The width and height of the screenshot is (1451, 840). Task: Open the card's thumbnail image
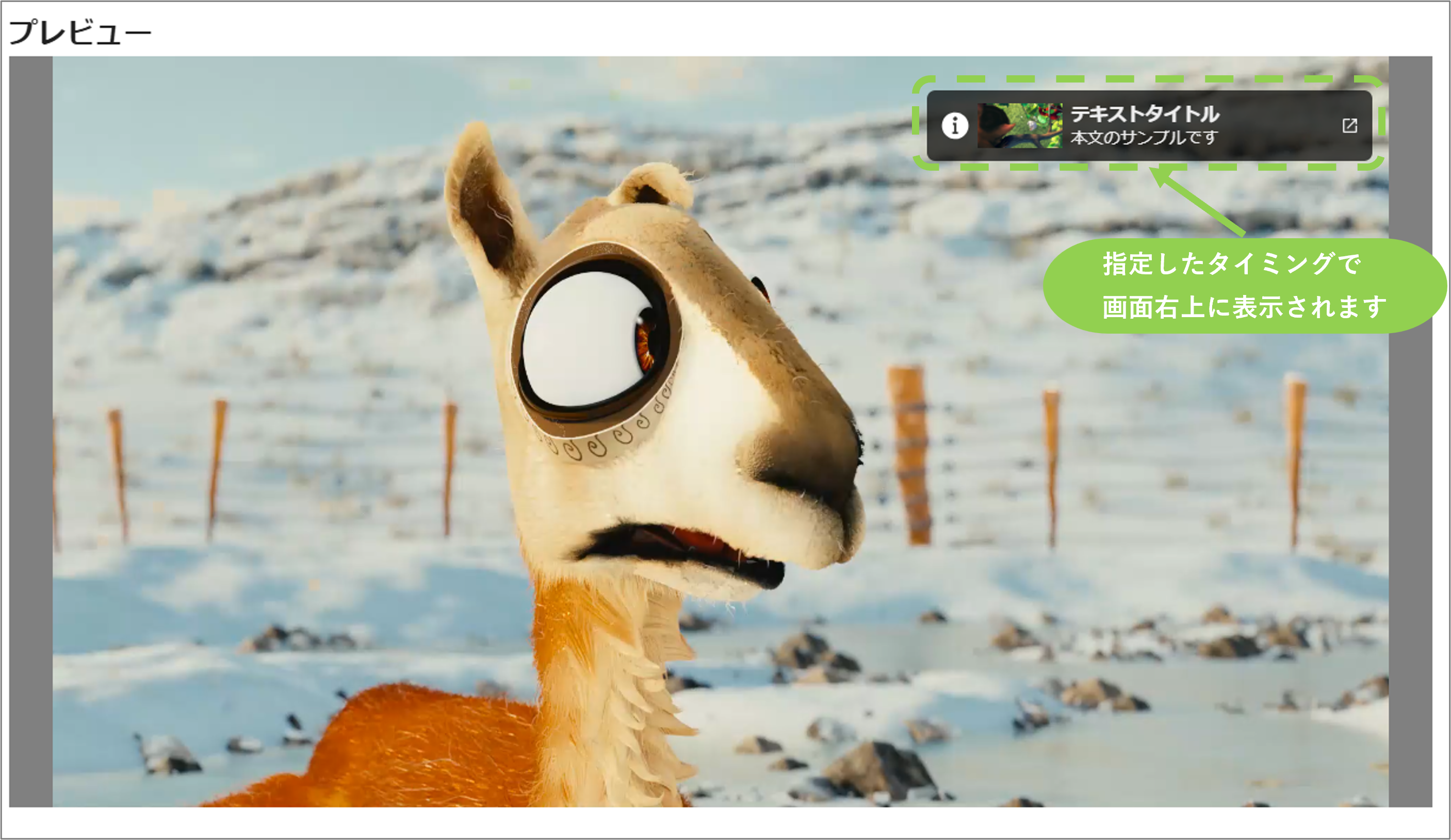1020,125
